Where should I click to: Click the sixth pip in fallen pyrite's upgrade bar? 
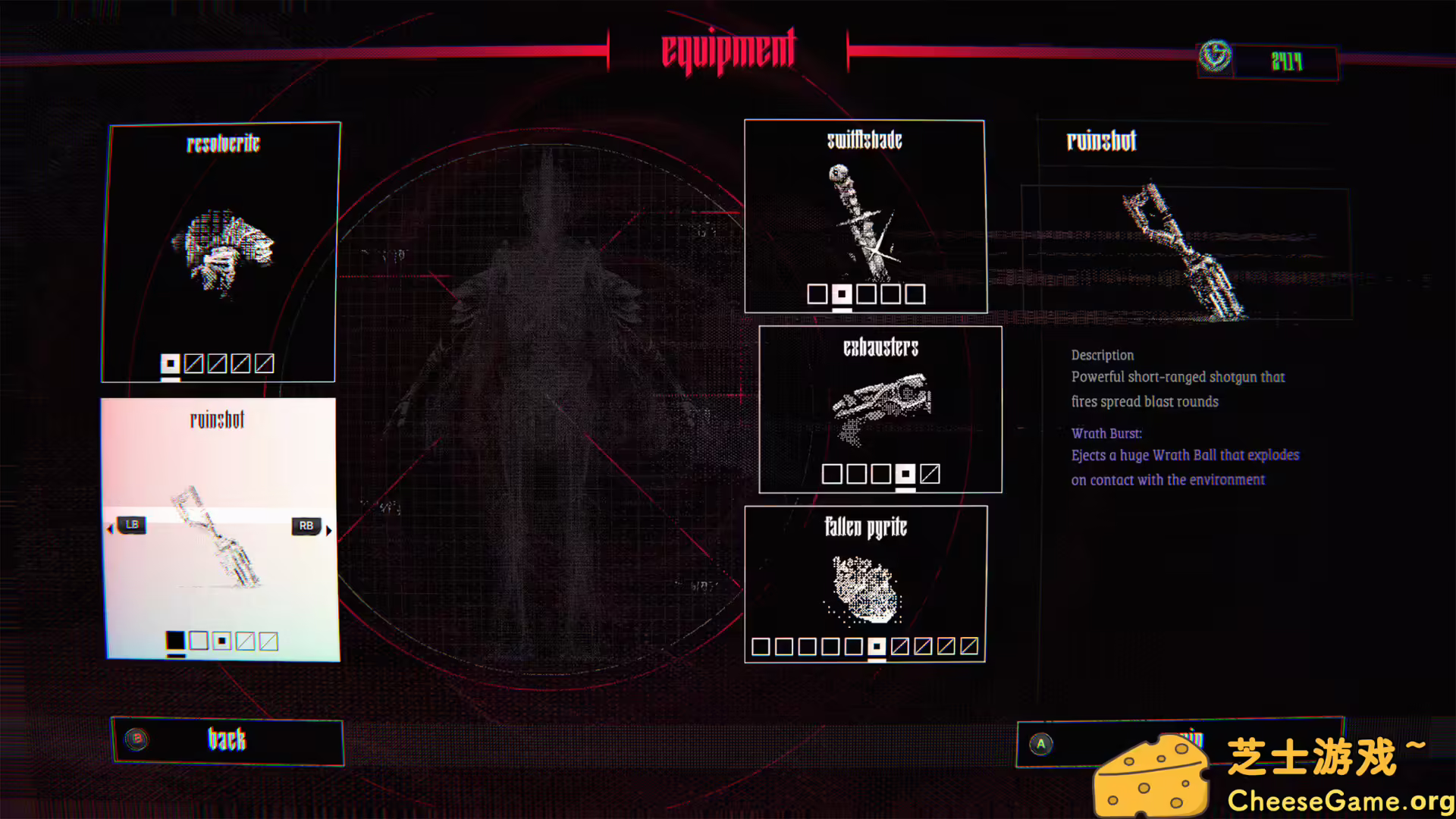pyautogui.click(x=877, y=646)
